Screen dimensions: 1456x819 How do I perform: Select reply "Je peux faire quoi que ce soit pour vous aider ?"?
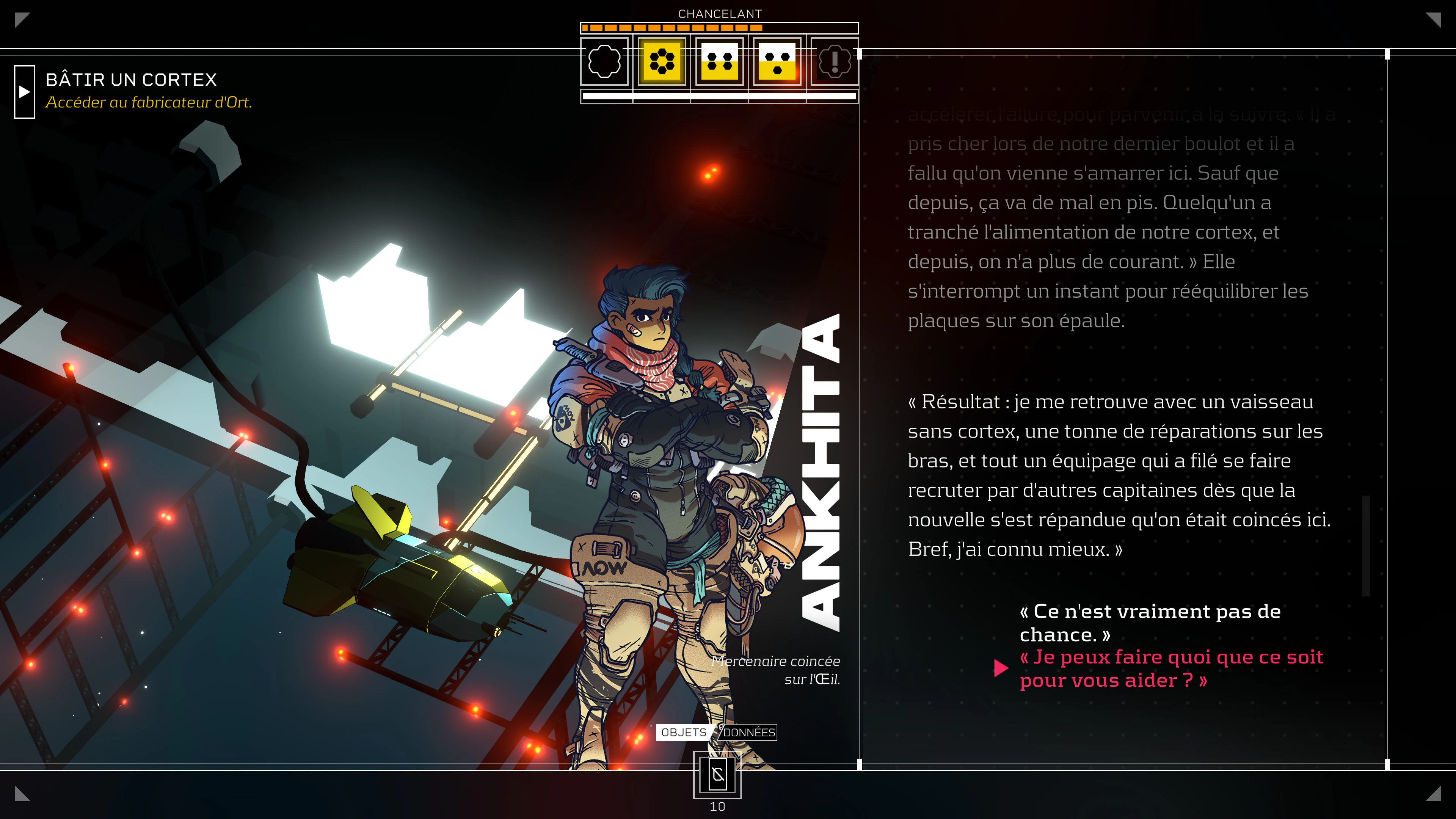pyautogui.click(x=1171, y=668)
